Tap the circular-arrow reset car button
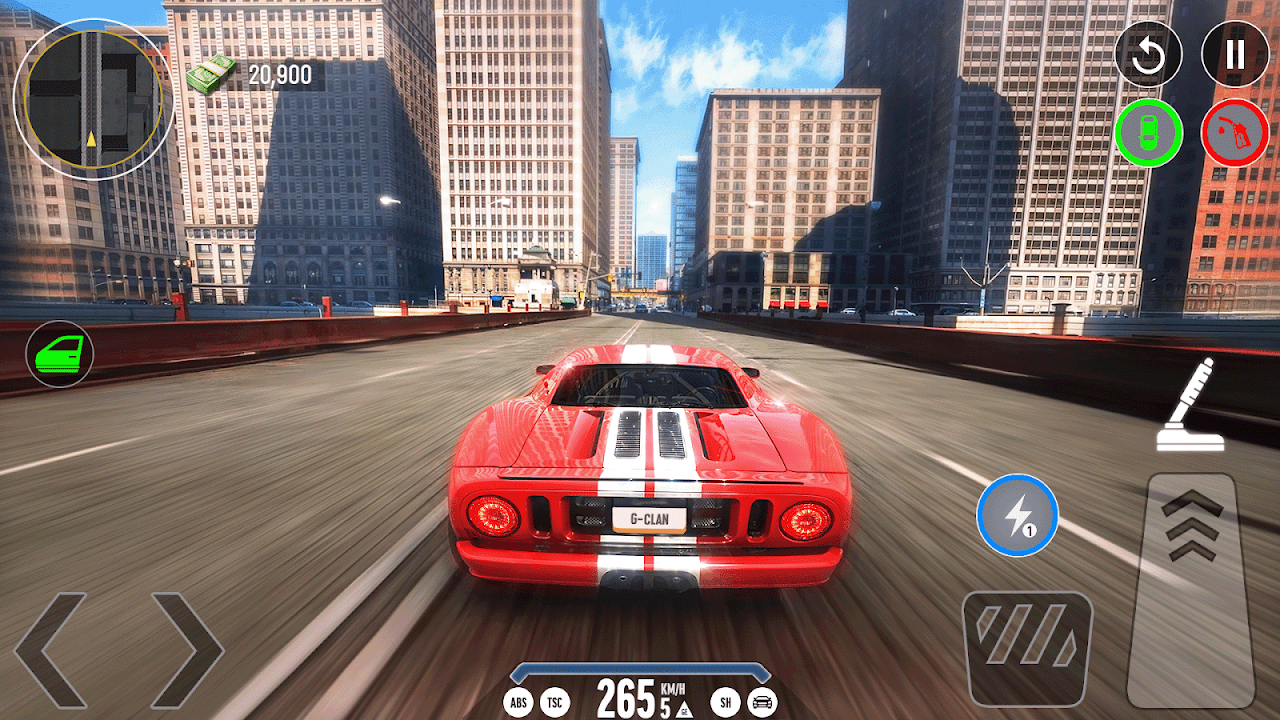The height and width of the screenshot is (720, 1280). [1148, 54]
